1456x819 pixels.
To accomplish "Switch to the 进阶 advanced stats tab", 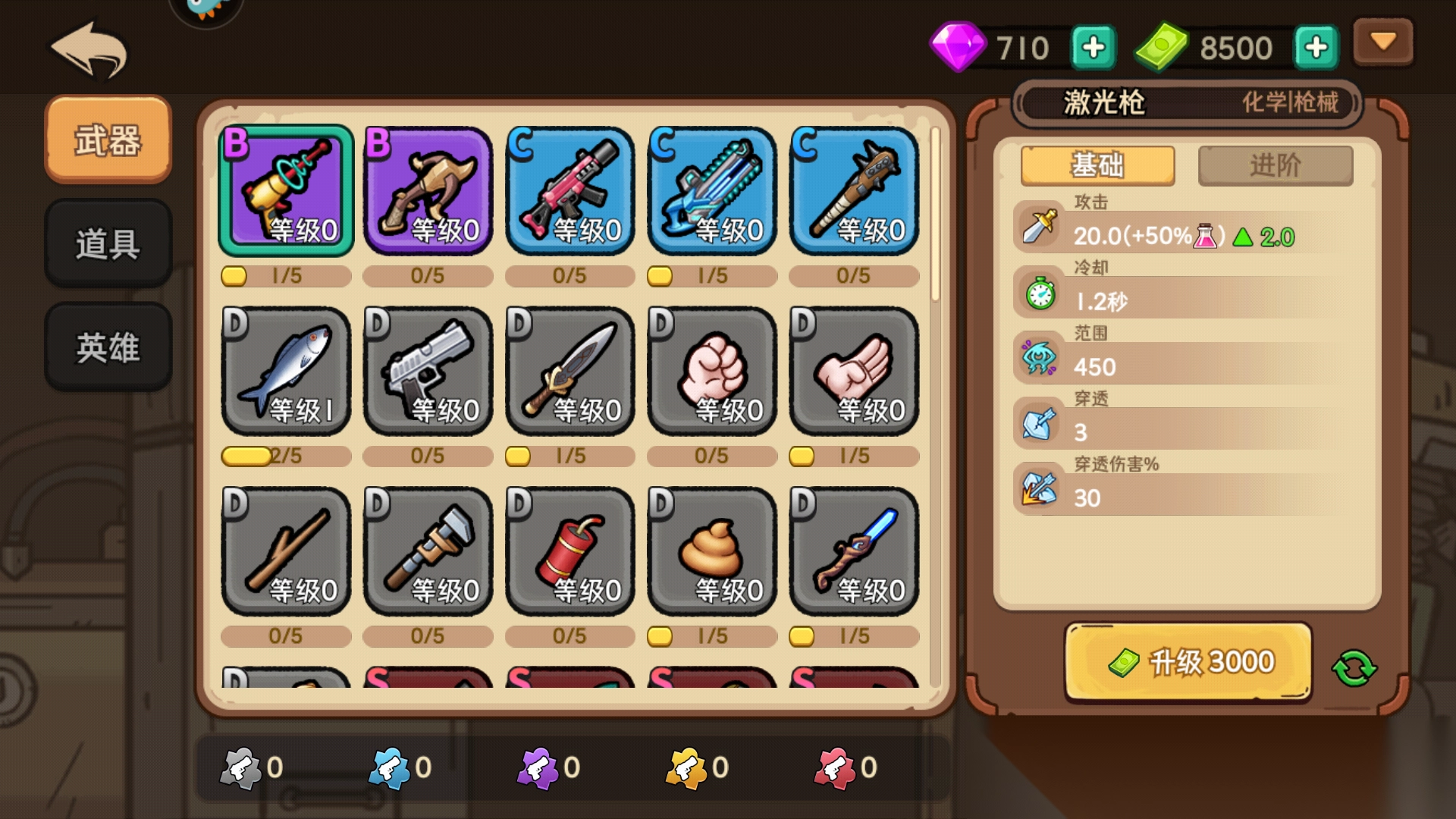I will 1275,165.
